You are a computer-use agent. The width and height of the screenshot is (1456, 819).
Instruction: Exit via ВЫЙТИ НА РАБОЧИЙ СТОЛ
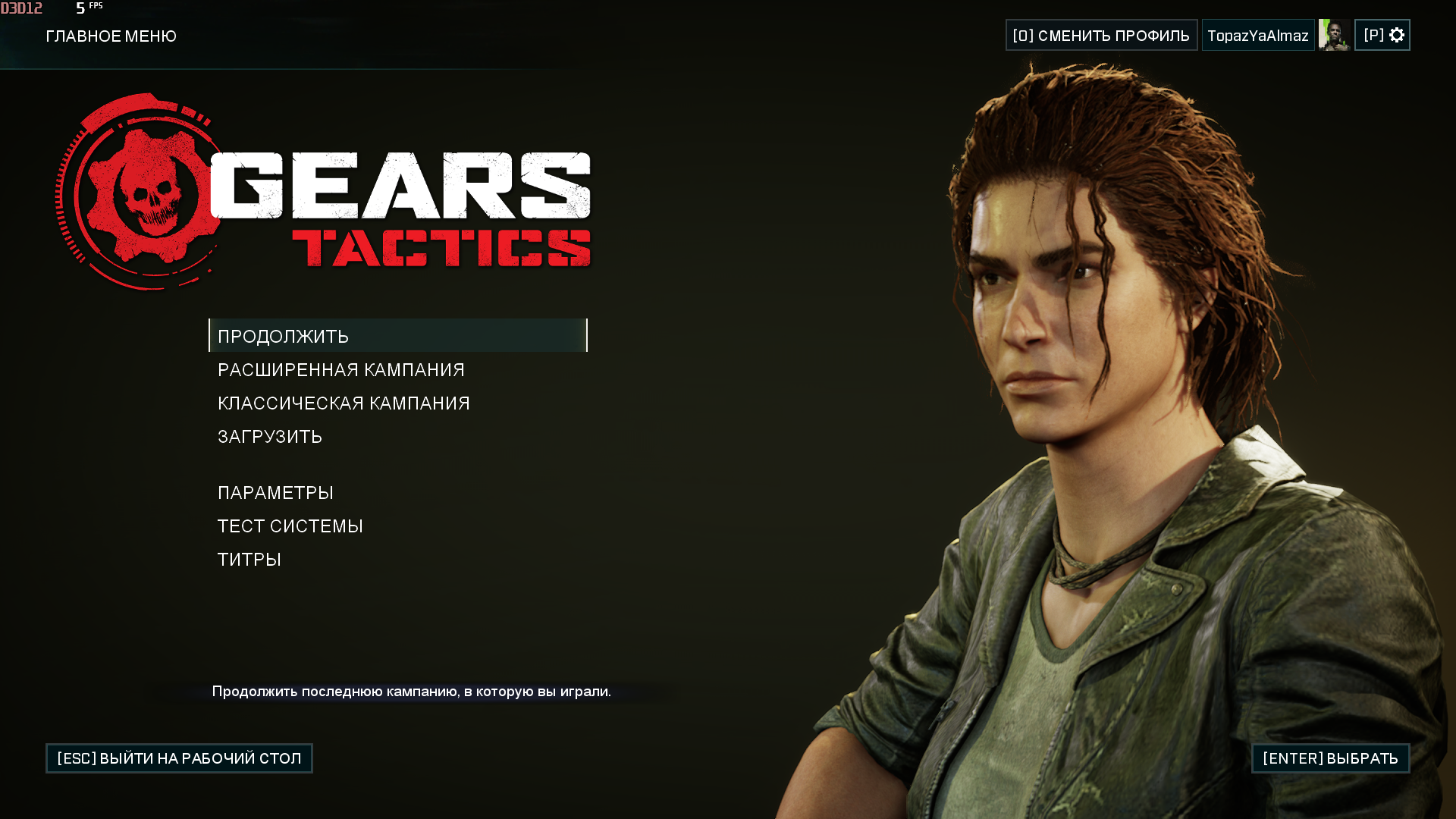(179, 758)
